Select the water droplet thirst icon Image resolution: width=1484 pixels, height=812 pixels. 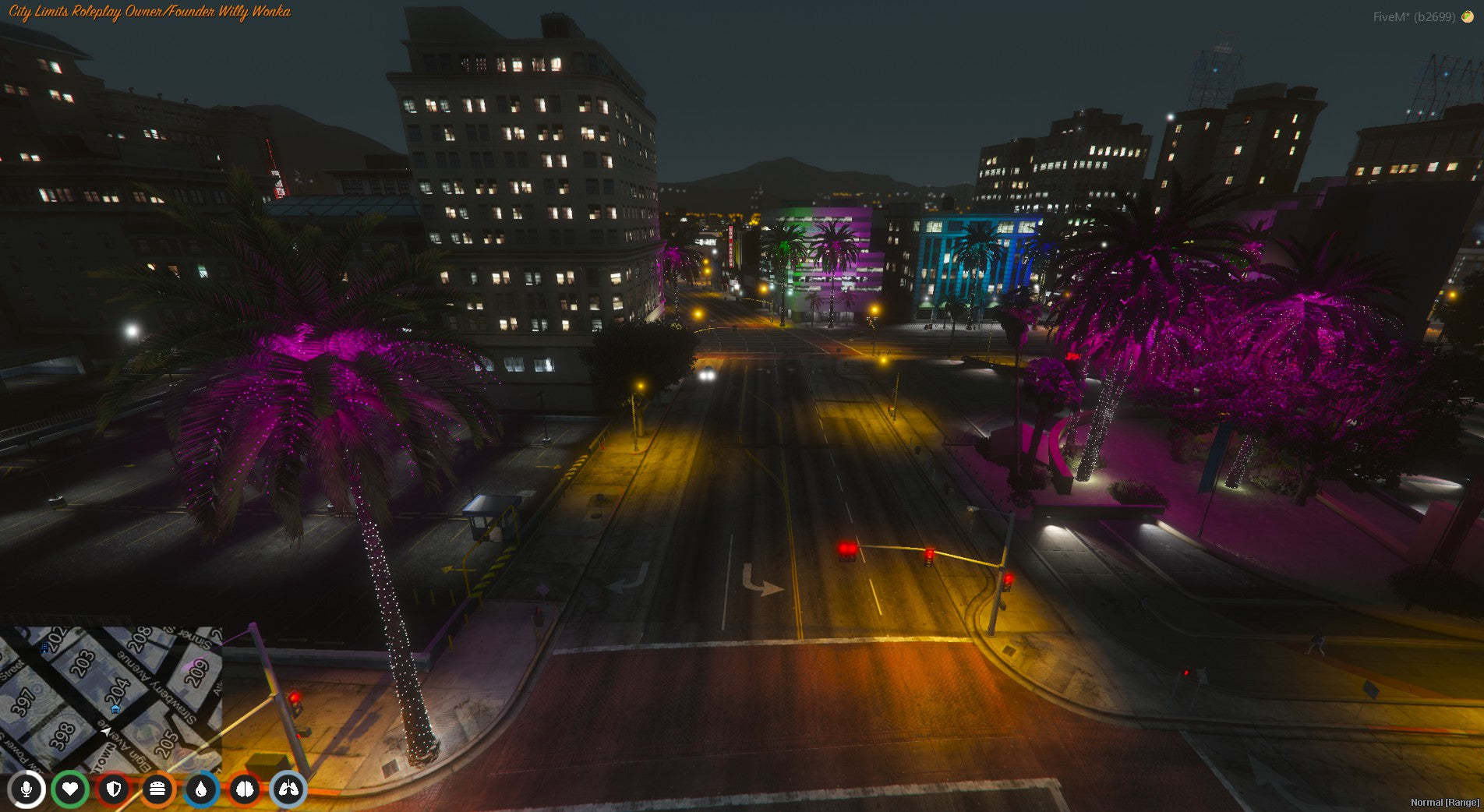[201, 789]
